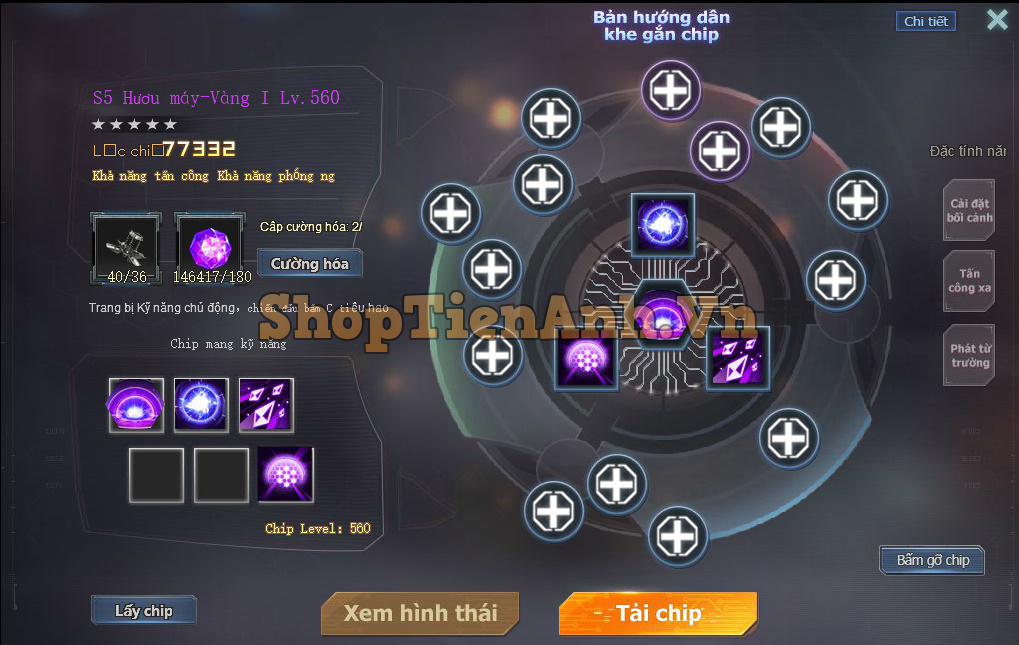Close the chip panel with the X
The image size is (1019, 645).
[x=997, y=20]
